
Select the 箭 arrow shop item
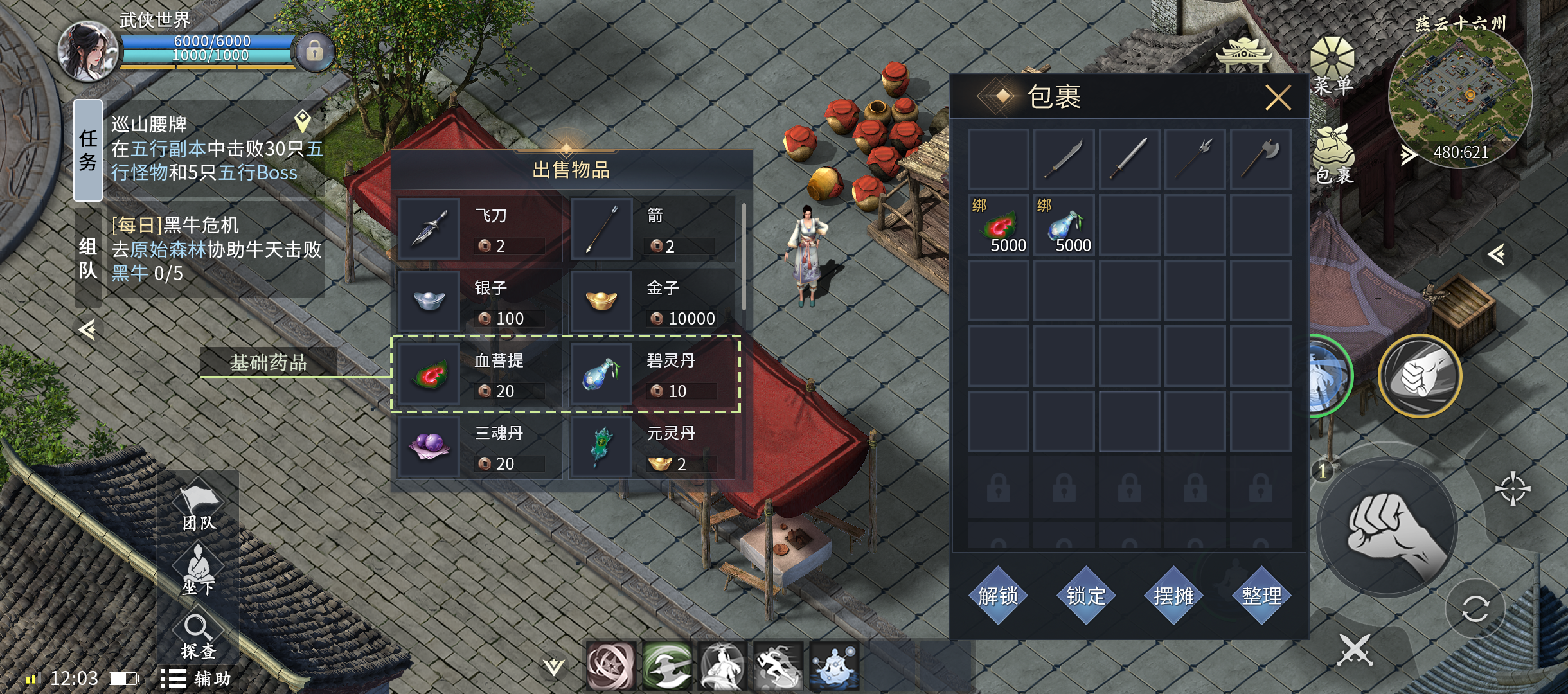pyautogui.click(x=652, y=229)
